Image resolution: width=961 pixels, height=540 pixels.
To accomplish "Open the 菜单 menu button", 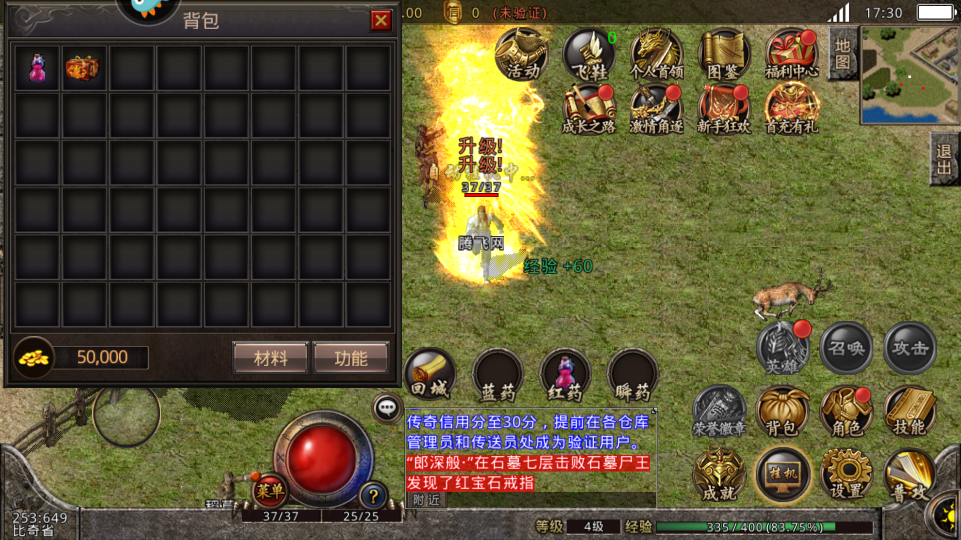I will click(269, 490).
